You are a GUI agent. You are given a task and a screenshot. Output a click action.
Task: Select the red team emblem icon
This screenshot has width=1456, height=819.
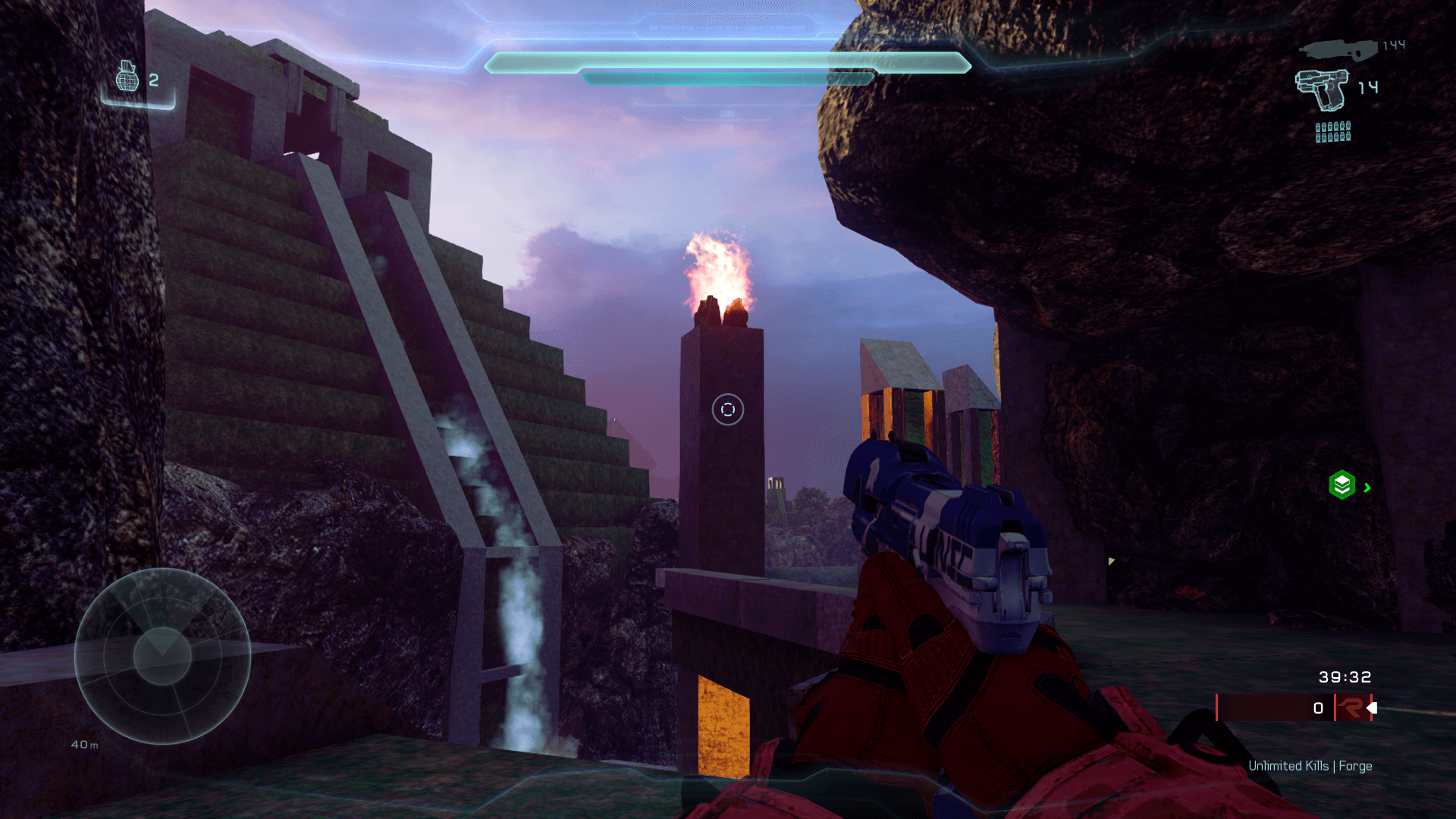tap(1351, 708)
